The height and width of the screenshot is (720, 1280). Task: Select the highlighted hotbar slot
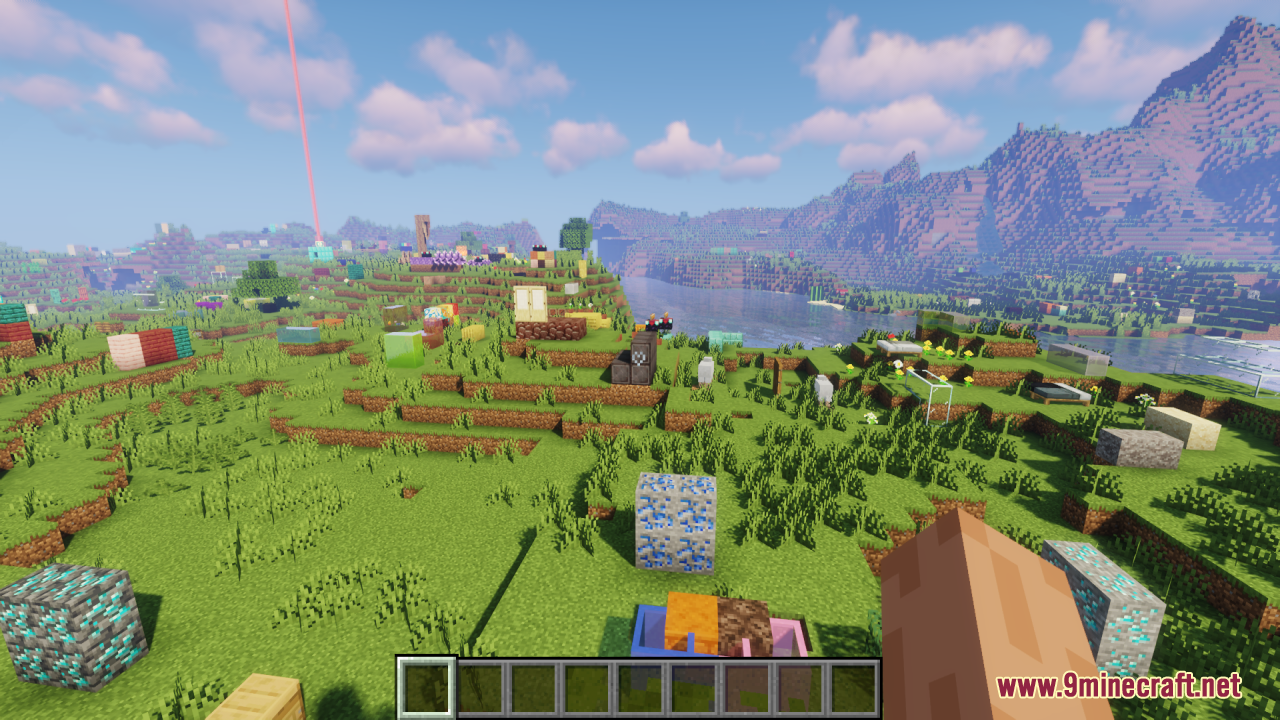coord(427,687)
